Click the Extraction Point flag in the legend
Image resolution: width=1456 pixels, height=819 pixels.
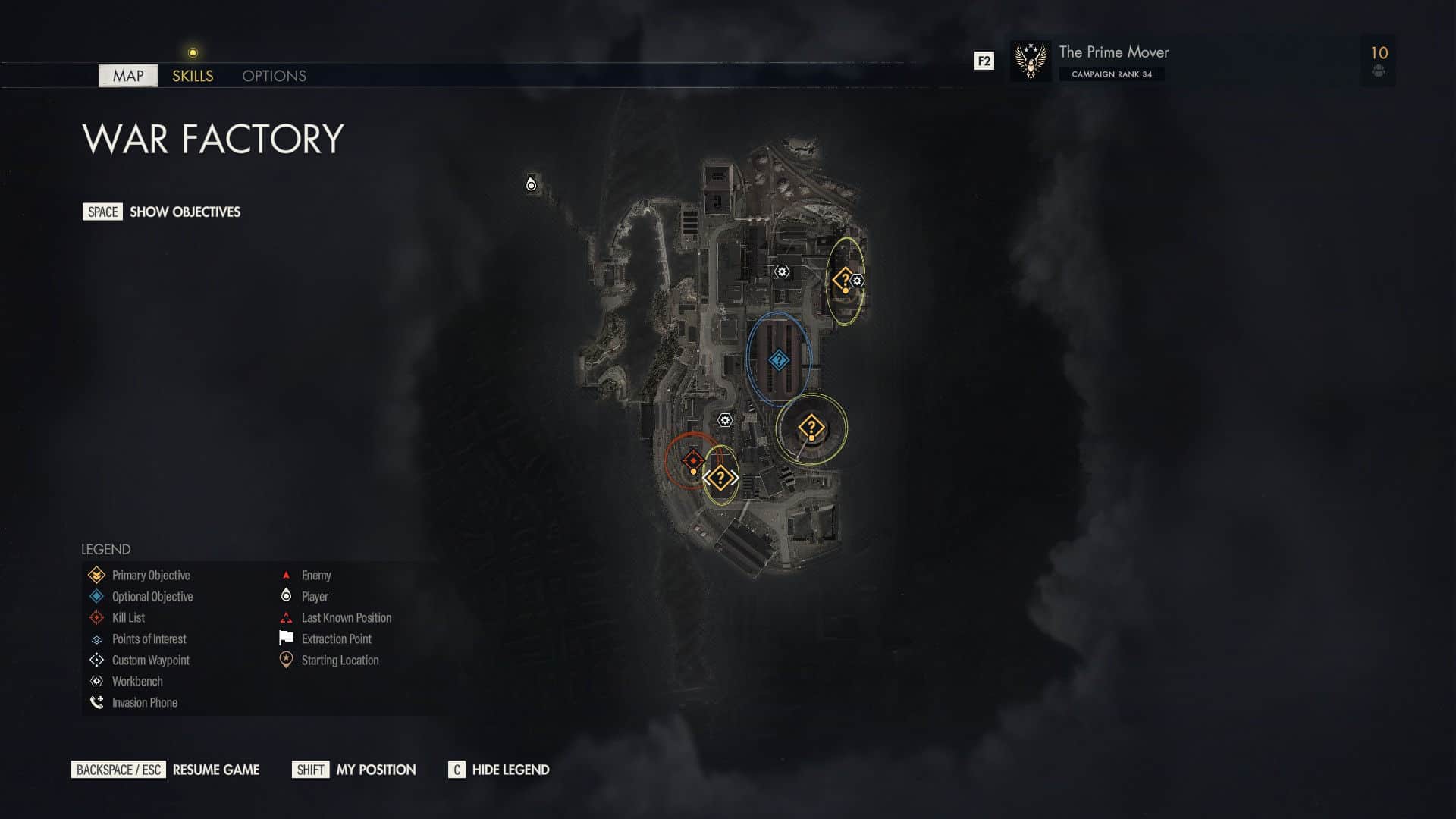(x=286, y=639)
